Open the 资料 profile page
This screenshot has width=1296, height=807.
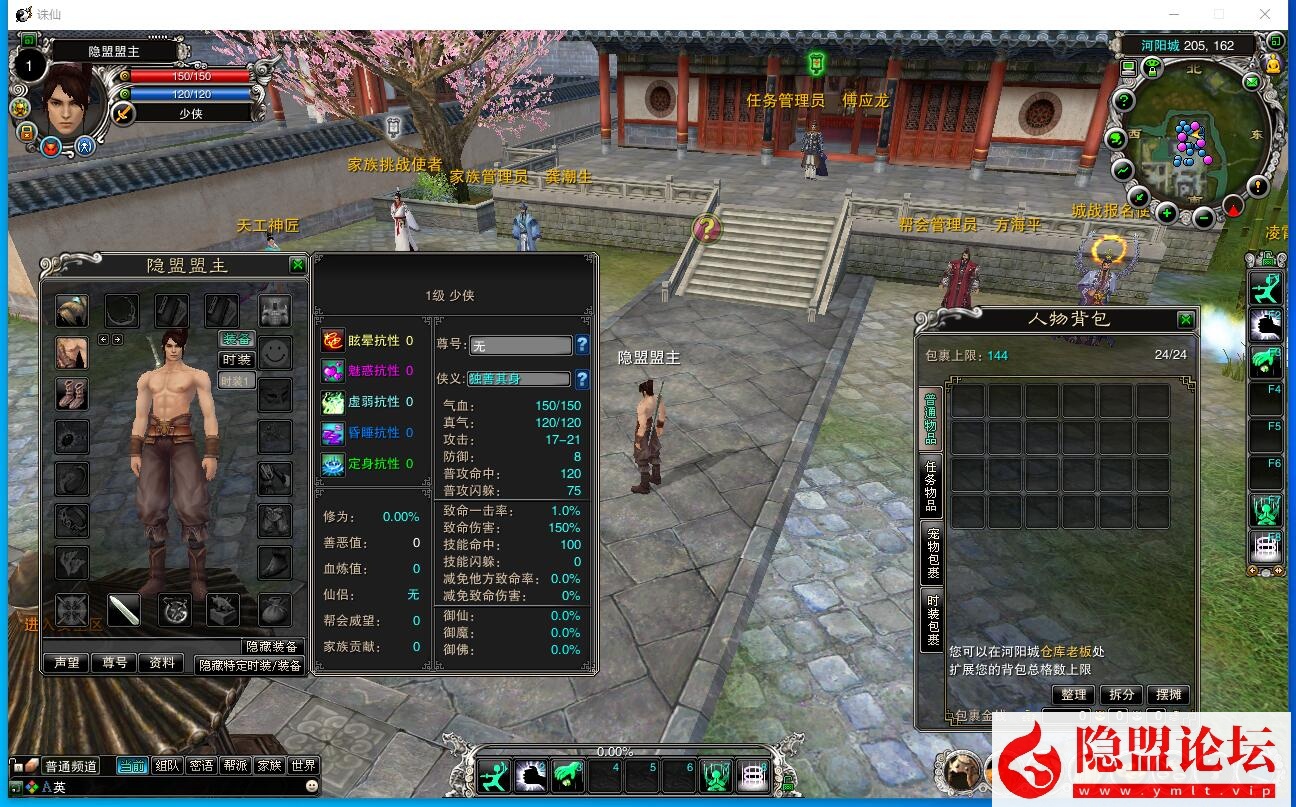[x=162, y=663]
